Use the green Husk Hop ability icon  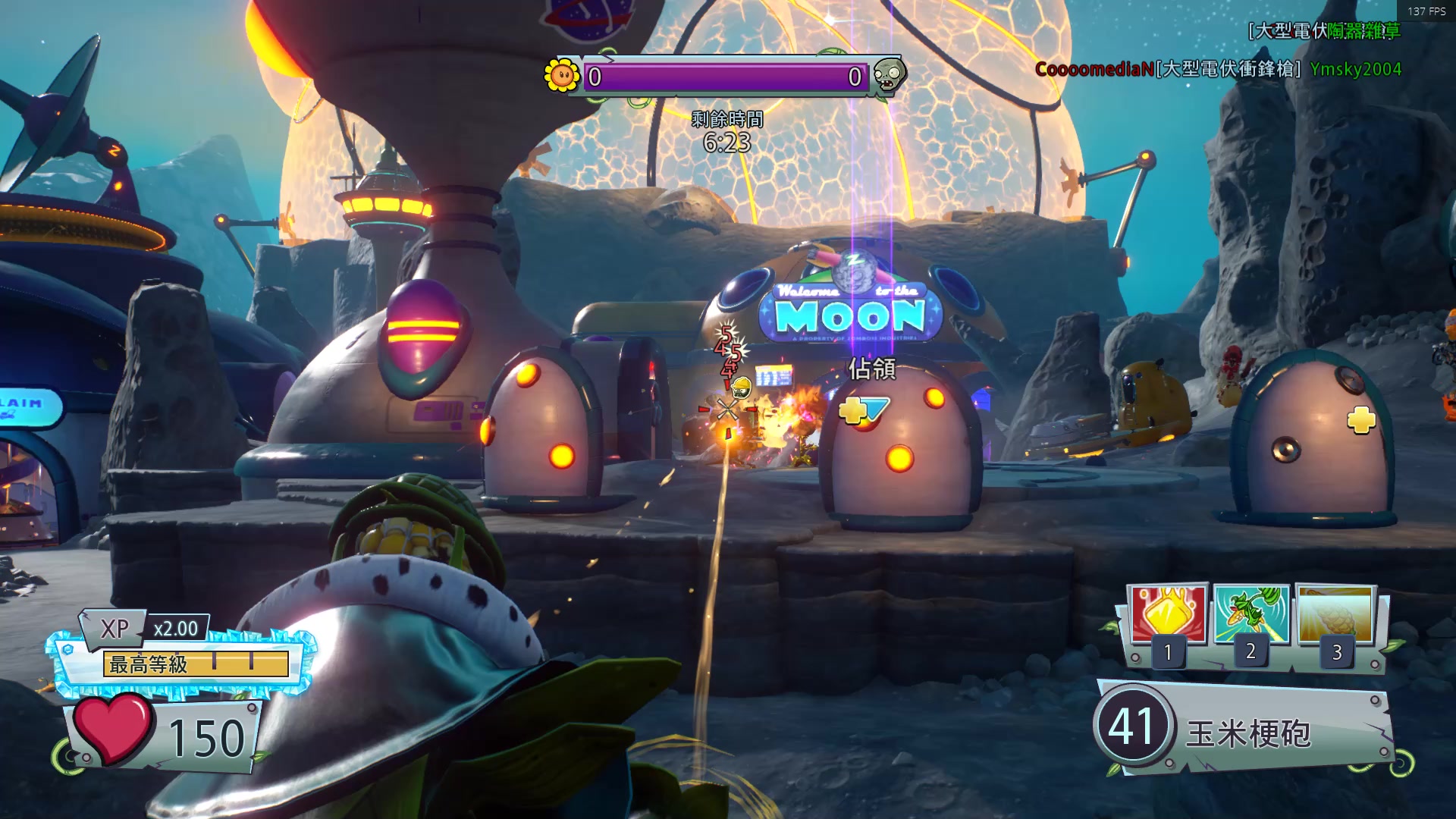pyautogui.click(x=1251, y=615)
